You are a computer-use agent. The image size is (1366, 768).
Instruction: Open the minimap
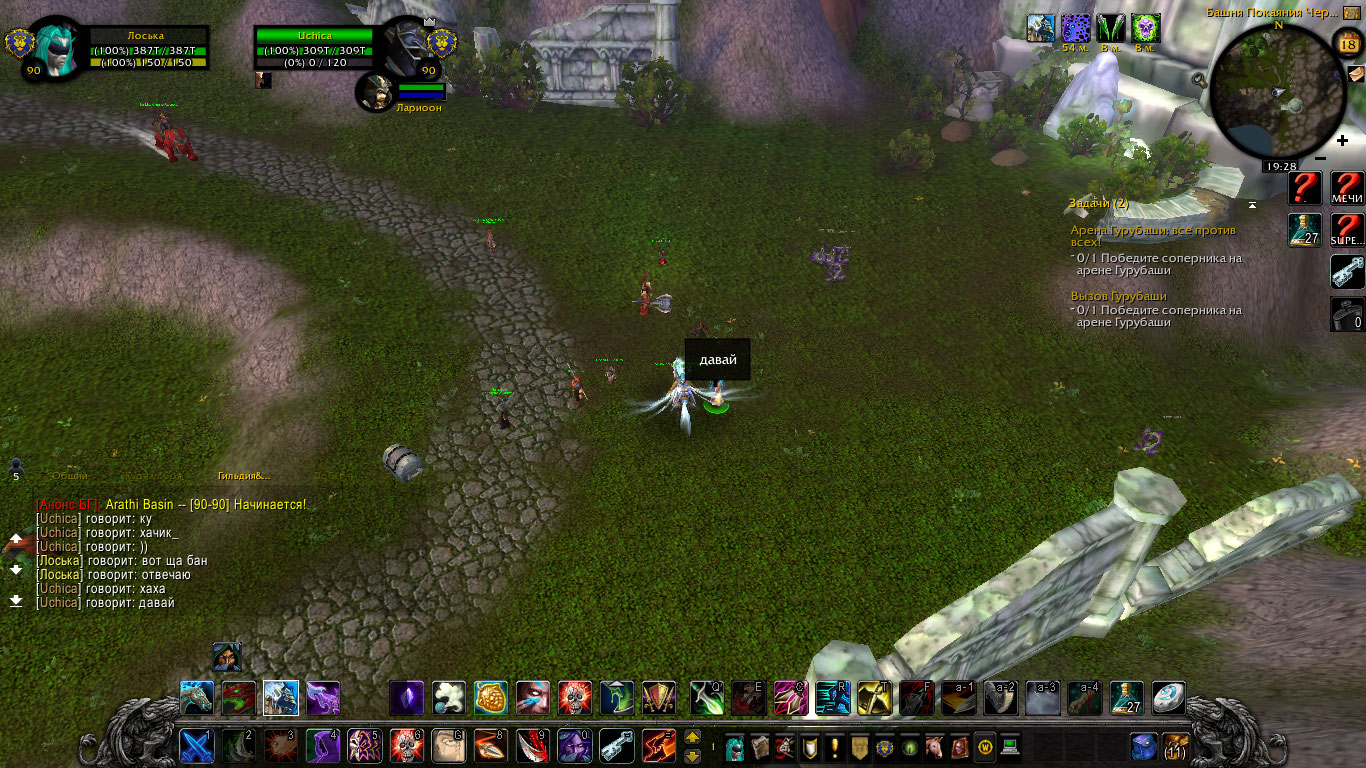point(1277,93)
